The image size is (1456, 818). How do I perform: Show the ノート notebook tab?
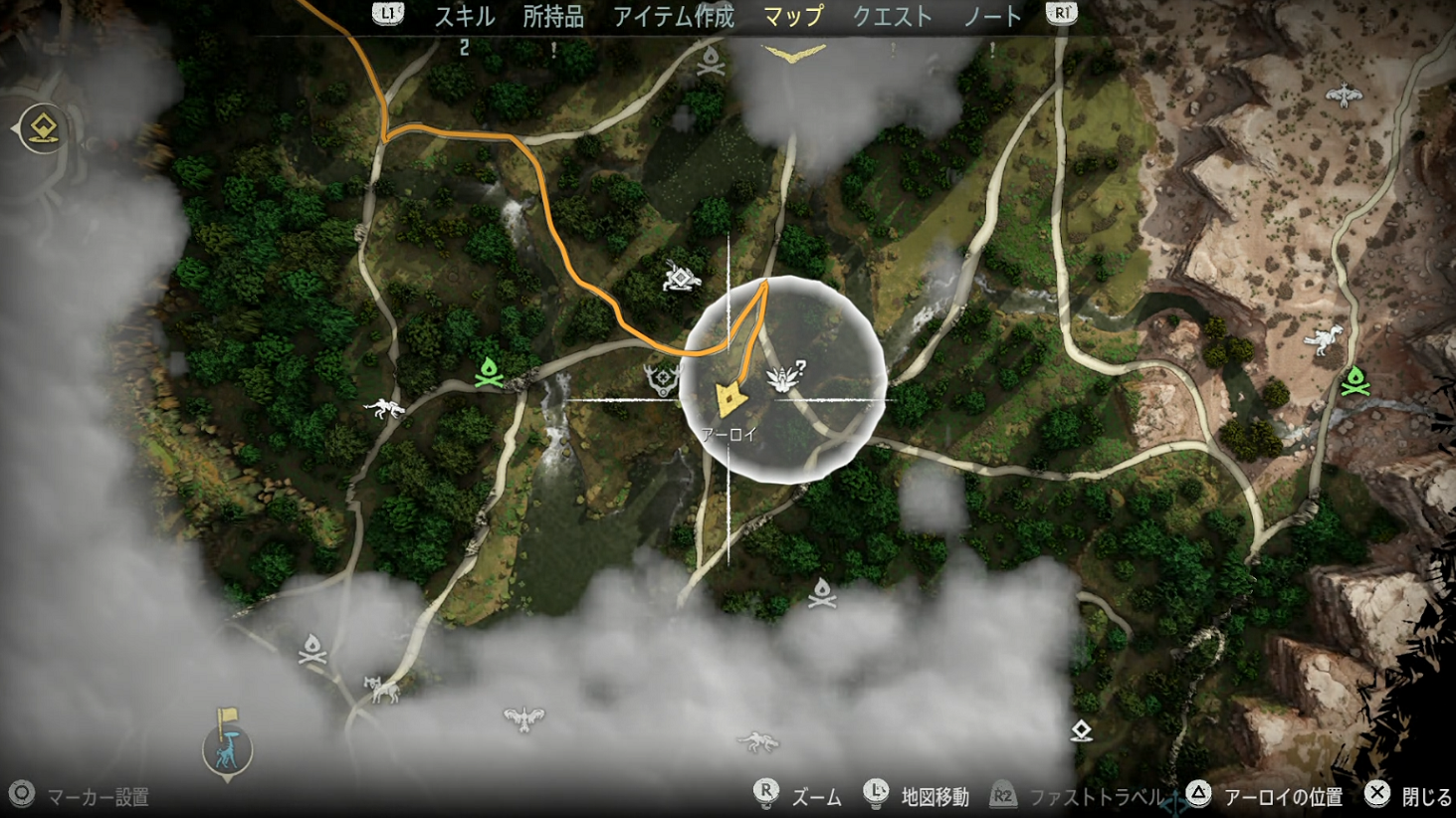pyautogui.click(x=993, y=16)
